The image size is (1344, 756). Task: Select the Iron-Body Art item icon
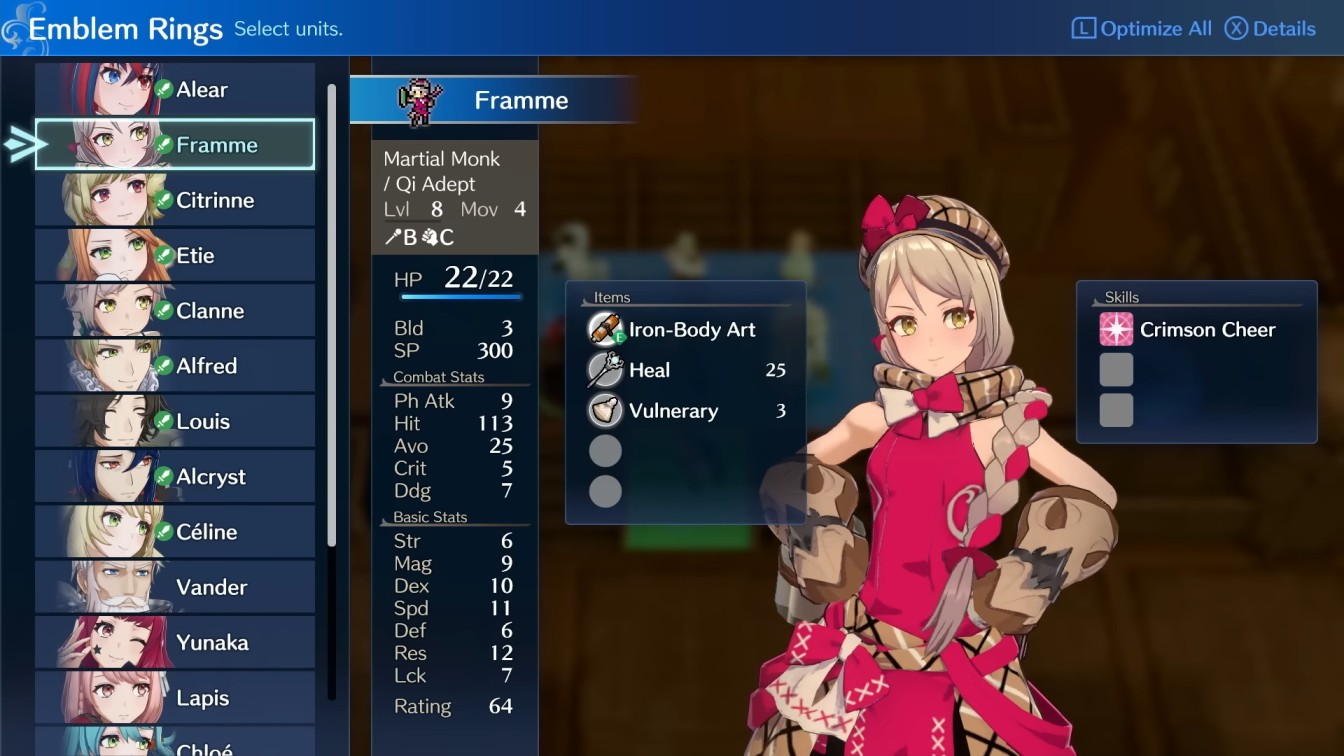click(605, 329)
